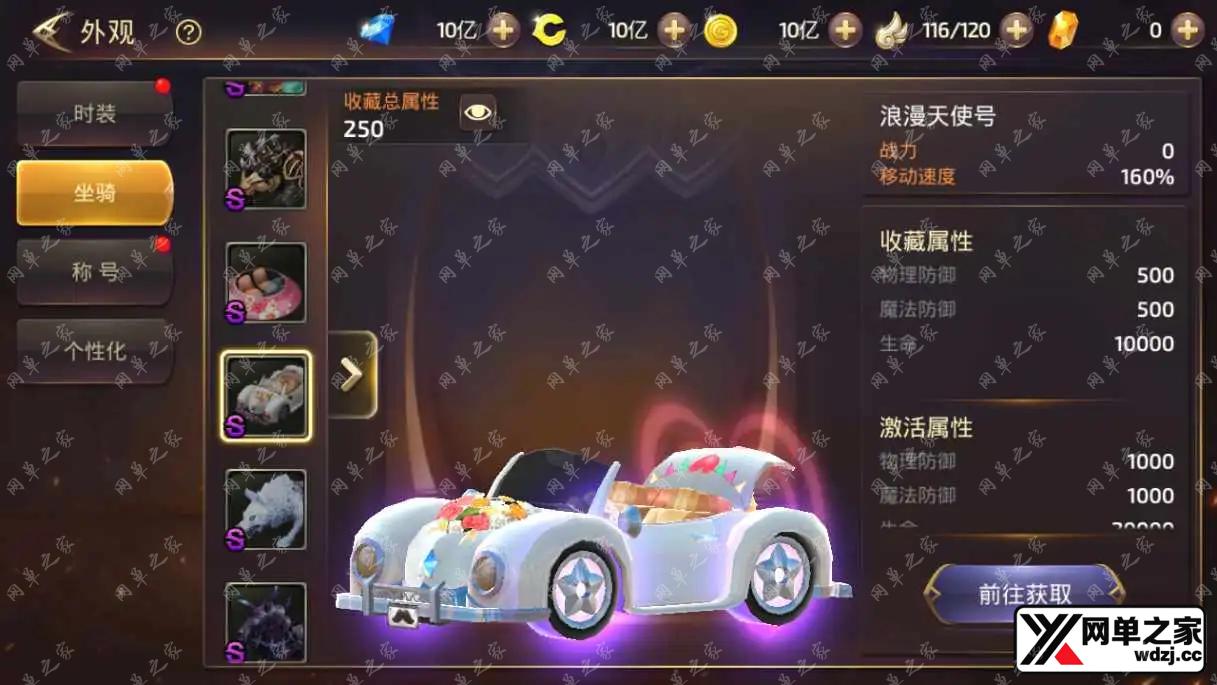The image size is (1217, 685).
Task: Add more blue diamonds with plus button
Action: (503, 30)
